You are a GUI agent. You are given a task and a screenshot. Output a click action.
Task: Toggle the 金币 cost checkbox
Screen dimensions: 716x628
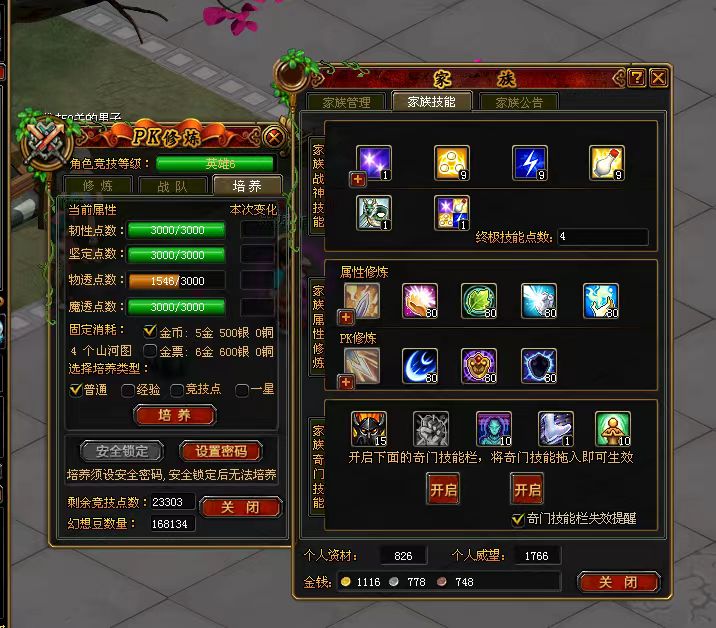point(150,331)
